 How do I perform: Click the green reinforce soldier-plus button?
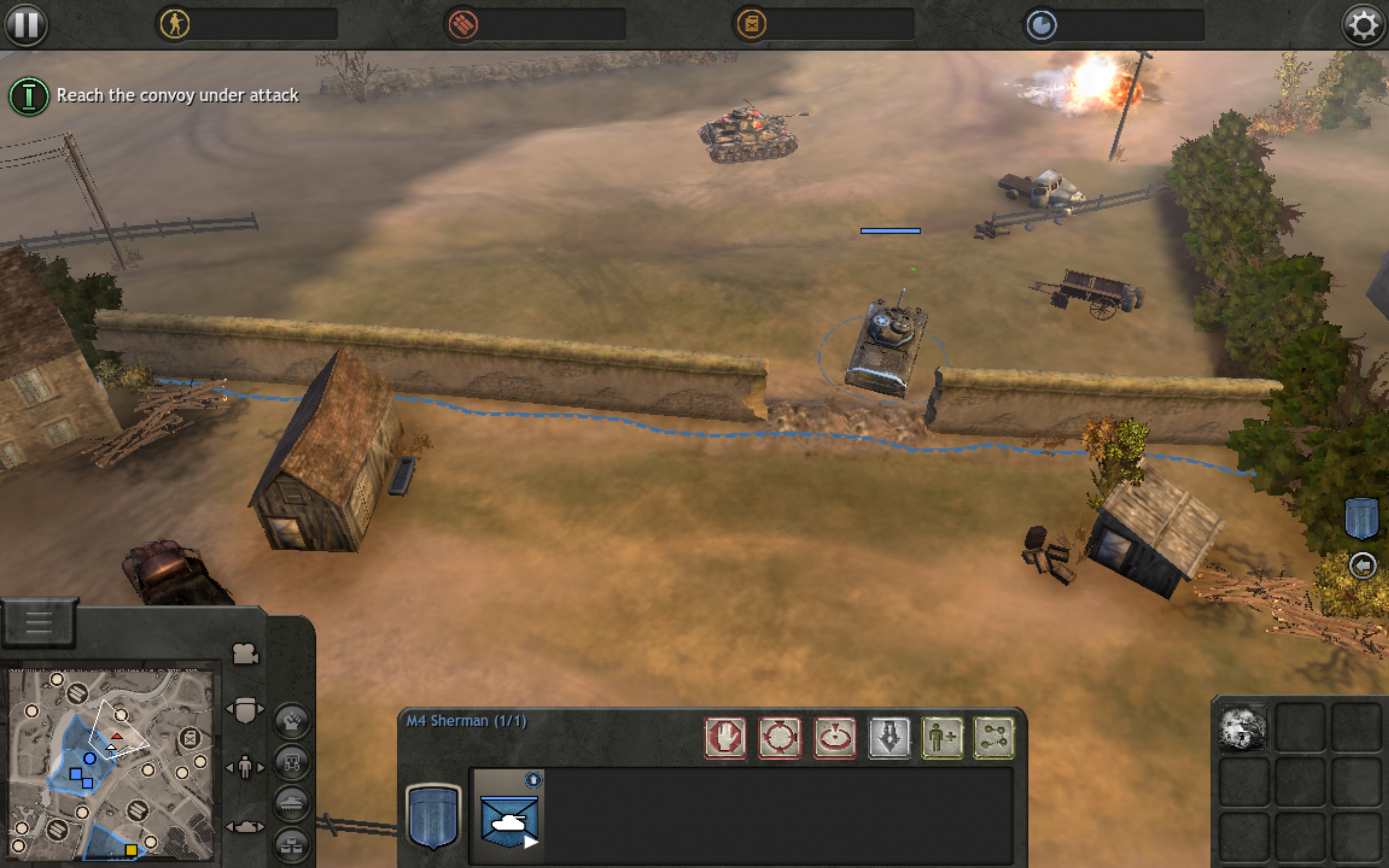pyautogui.click(x=942, y=738)
